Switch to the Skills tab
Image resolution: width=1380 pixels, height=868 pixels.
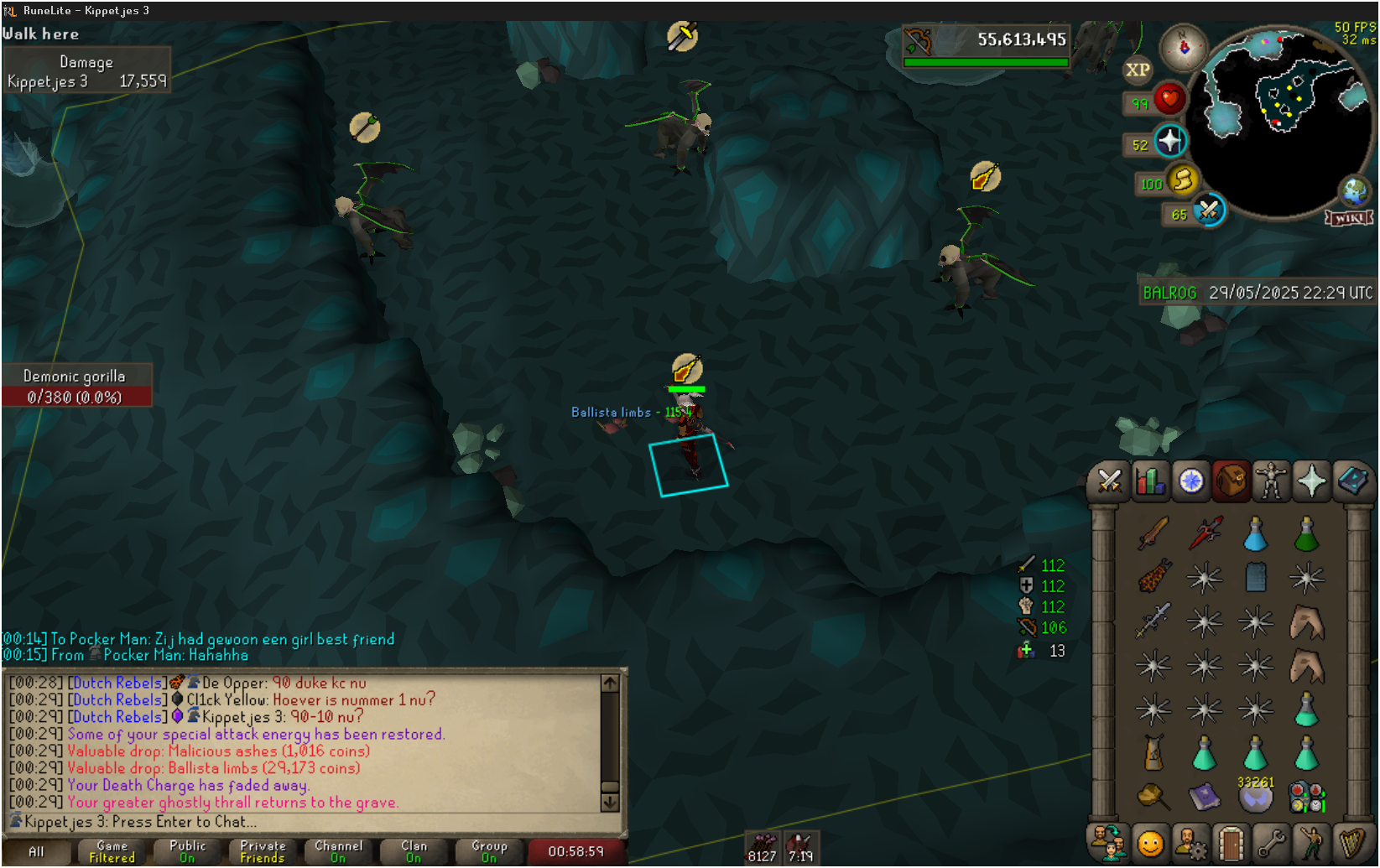click(1150, 481)
